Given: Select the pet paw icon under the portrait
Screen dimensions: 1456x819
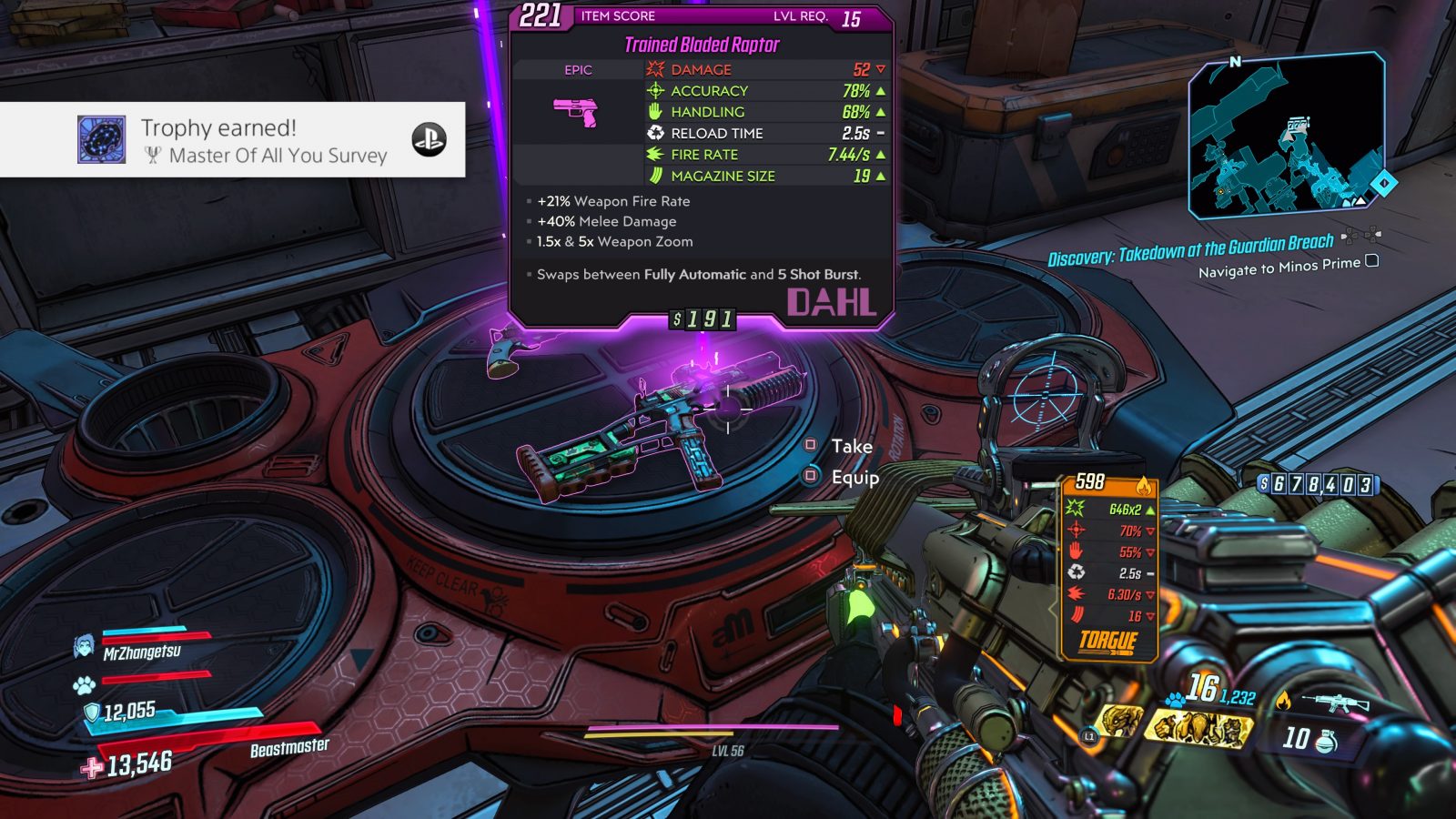Looking at the screenshot, I should [x=85, y=683].
